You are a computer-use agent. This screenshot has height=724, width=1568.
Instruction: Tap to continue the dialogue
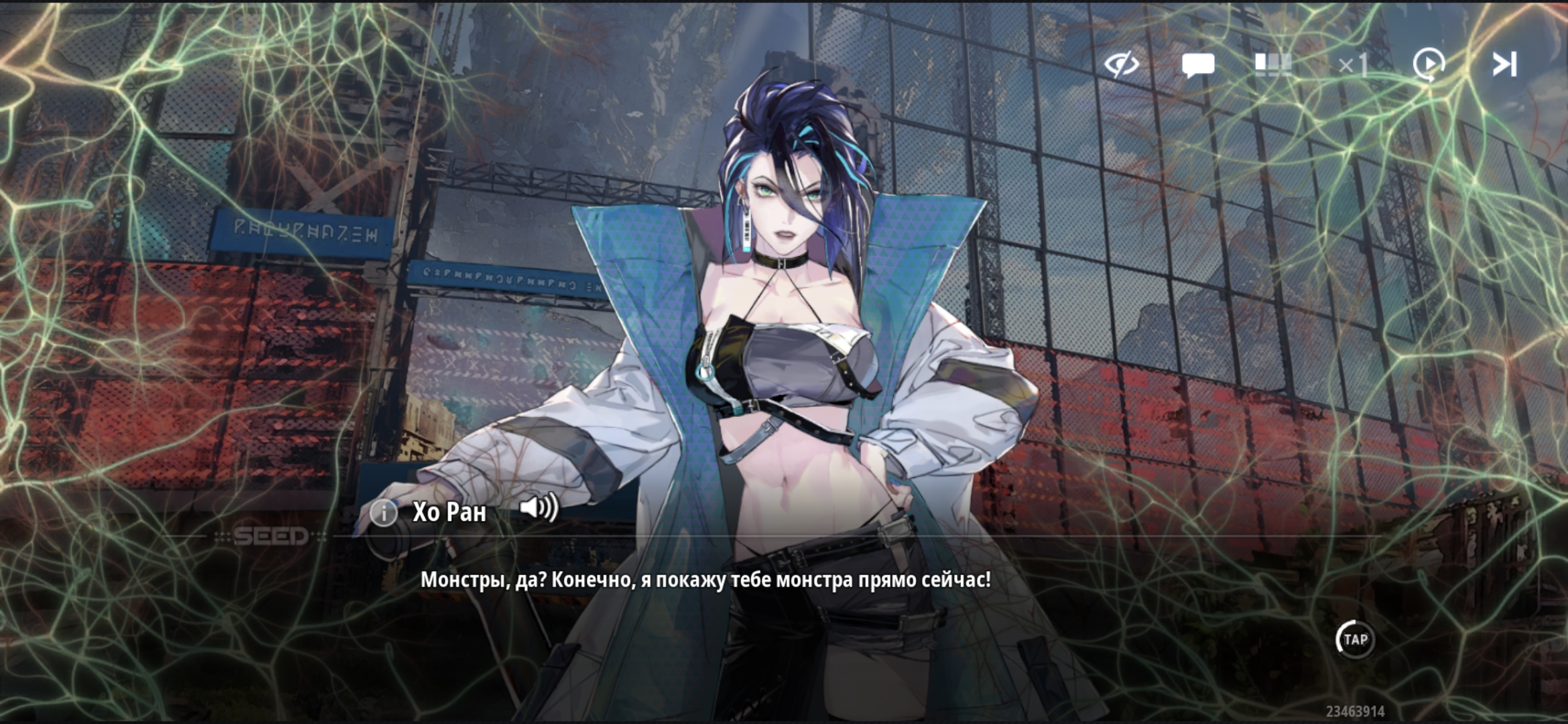click(x=1355, y=640)
